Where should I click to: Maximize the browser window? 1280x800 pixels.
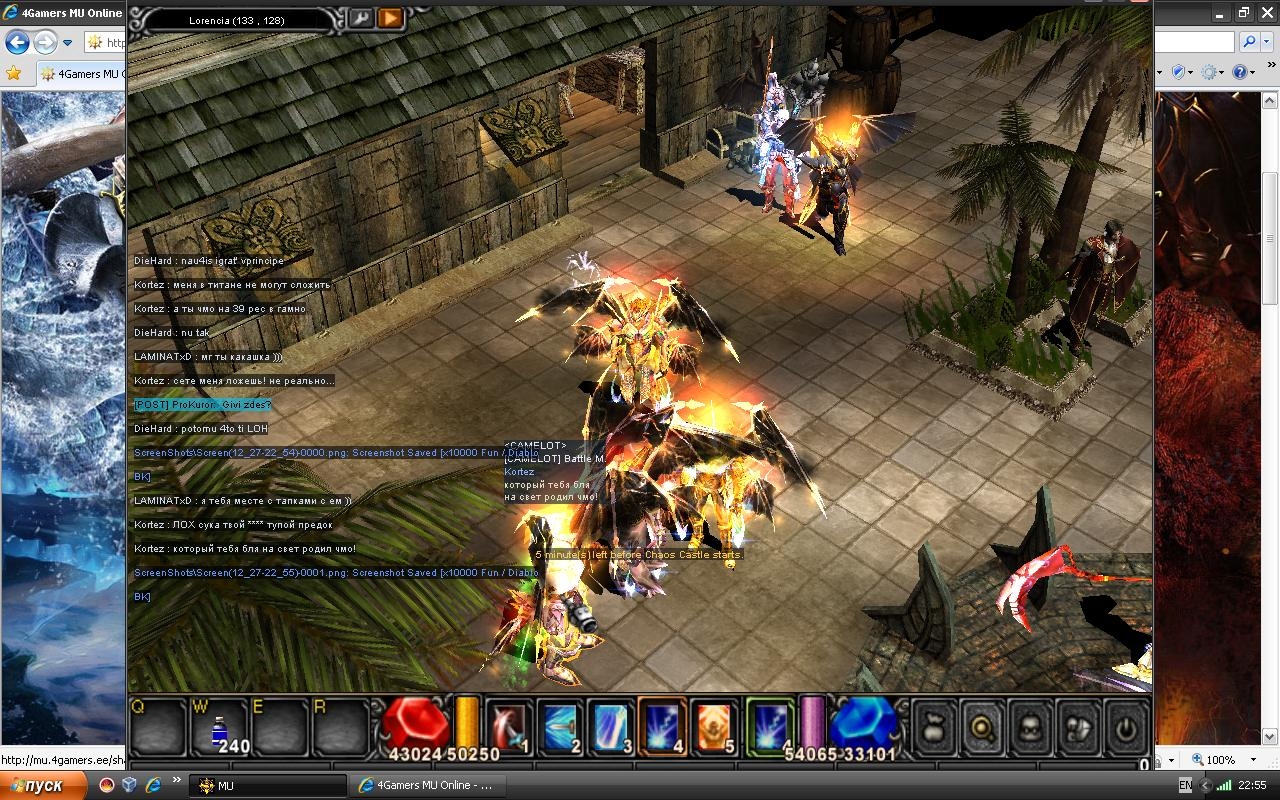[1244, 13]
